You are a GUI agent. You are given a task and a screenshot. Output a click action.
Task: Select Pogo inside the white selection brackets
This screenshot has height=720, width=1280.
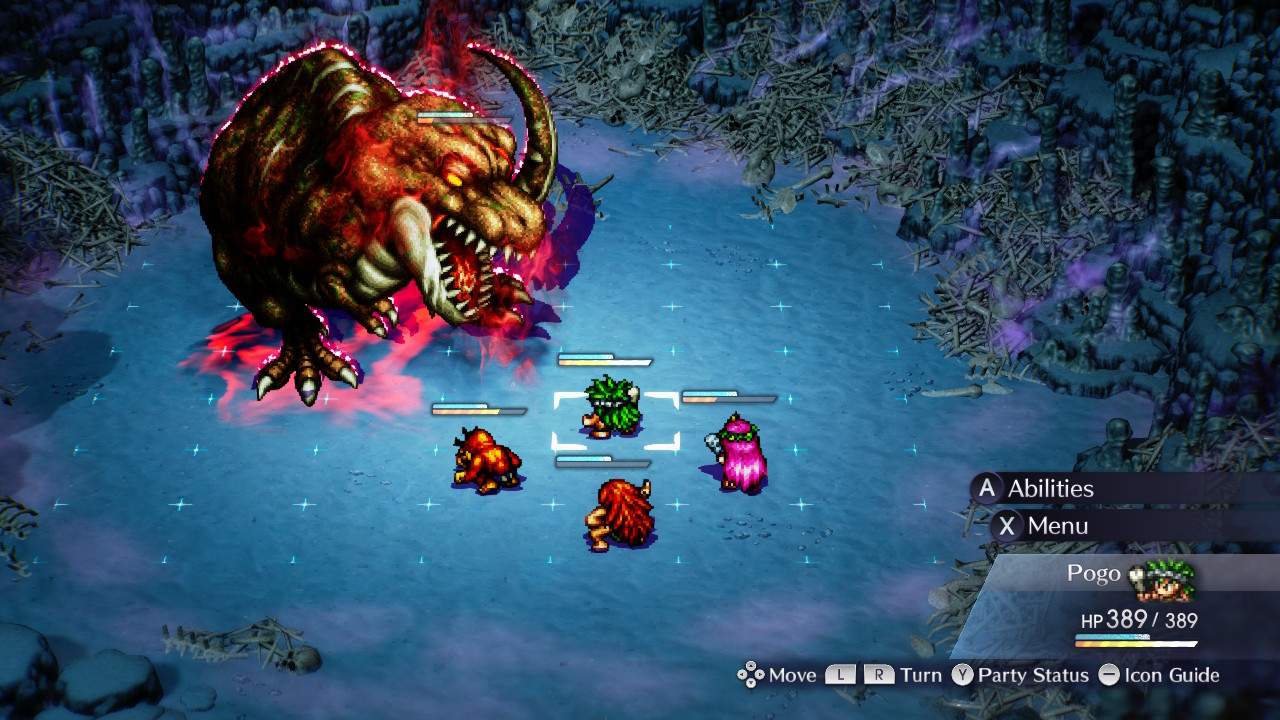pyautogui.click(x=612, y=408)
